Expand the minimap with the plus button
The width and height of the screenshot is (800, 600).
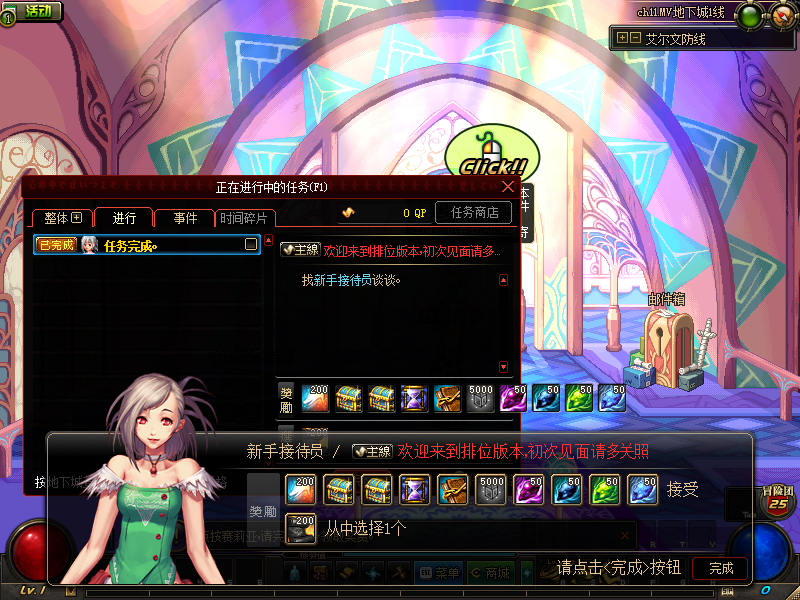click(x=622, y=38)
